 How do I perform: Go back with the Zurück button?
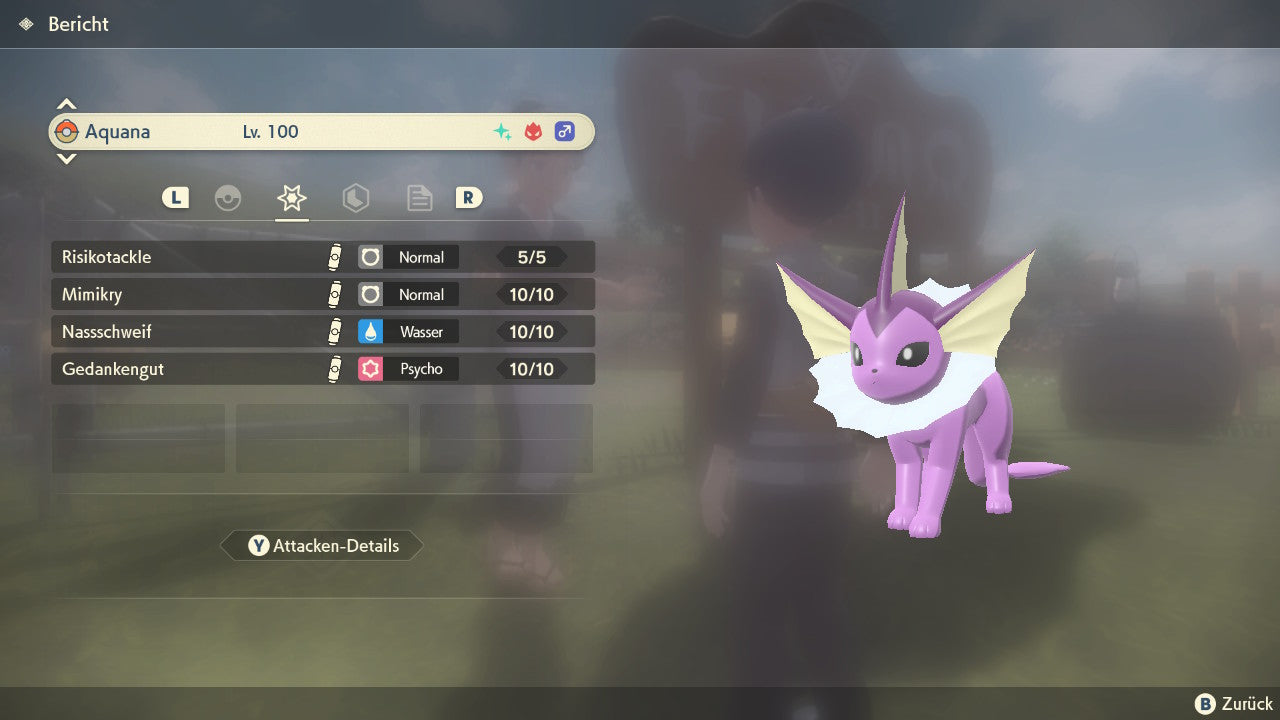click(1234, 703)
